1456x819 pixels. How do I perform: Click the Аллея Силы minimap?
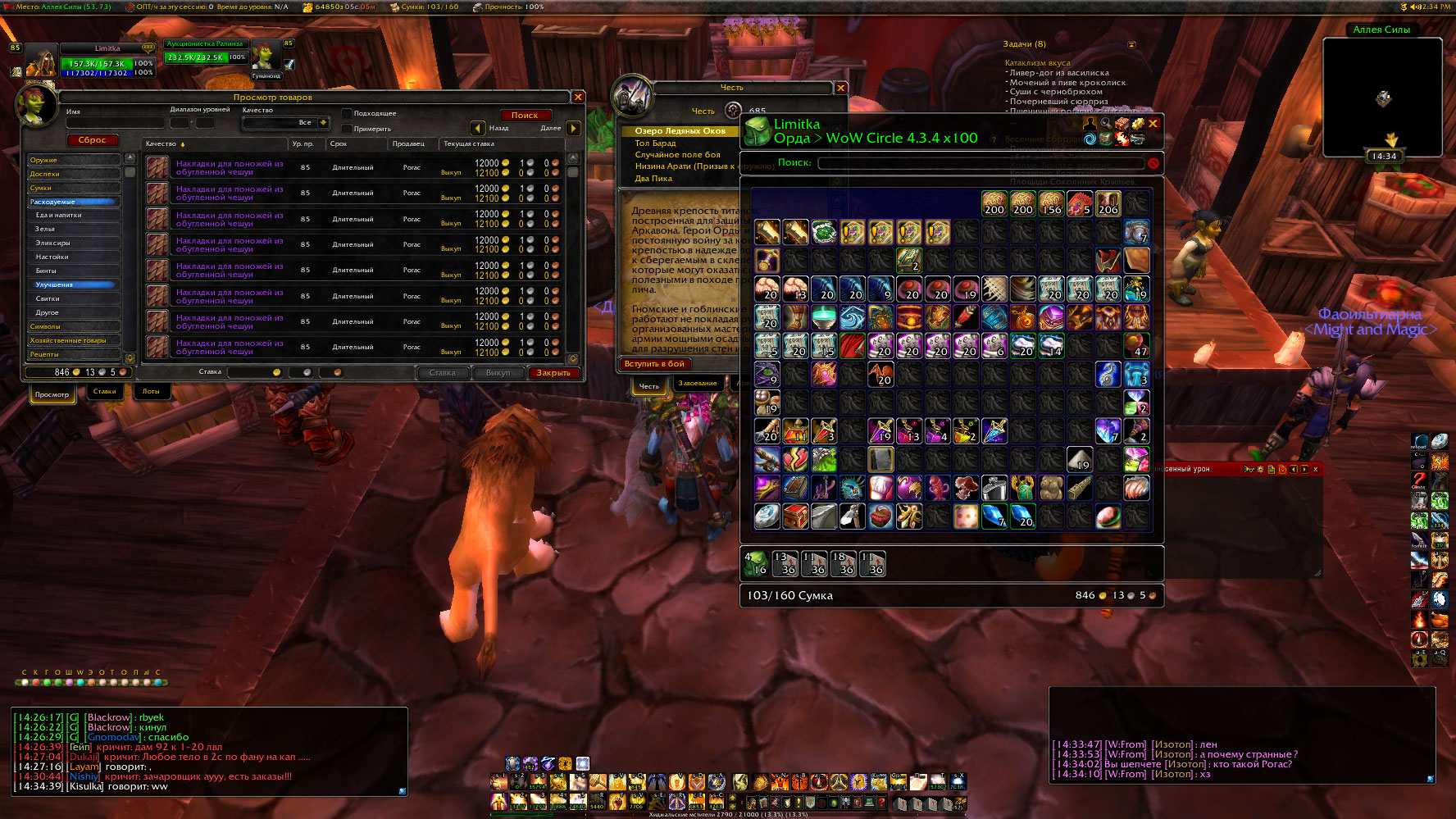(x=1382, y=97)
